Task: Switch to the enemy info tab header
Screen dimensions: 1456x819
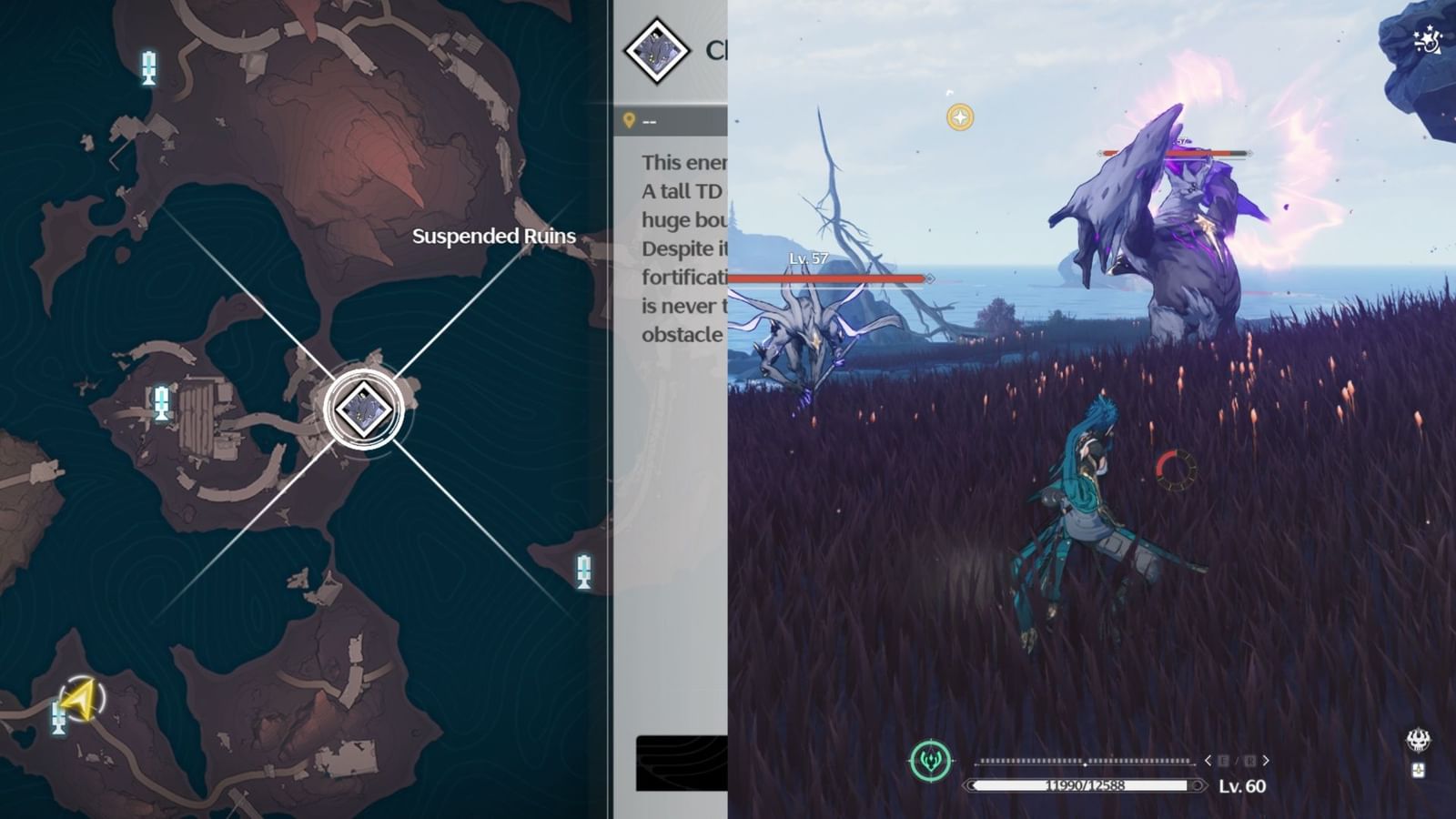Action: click(717, 48)
